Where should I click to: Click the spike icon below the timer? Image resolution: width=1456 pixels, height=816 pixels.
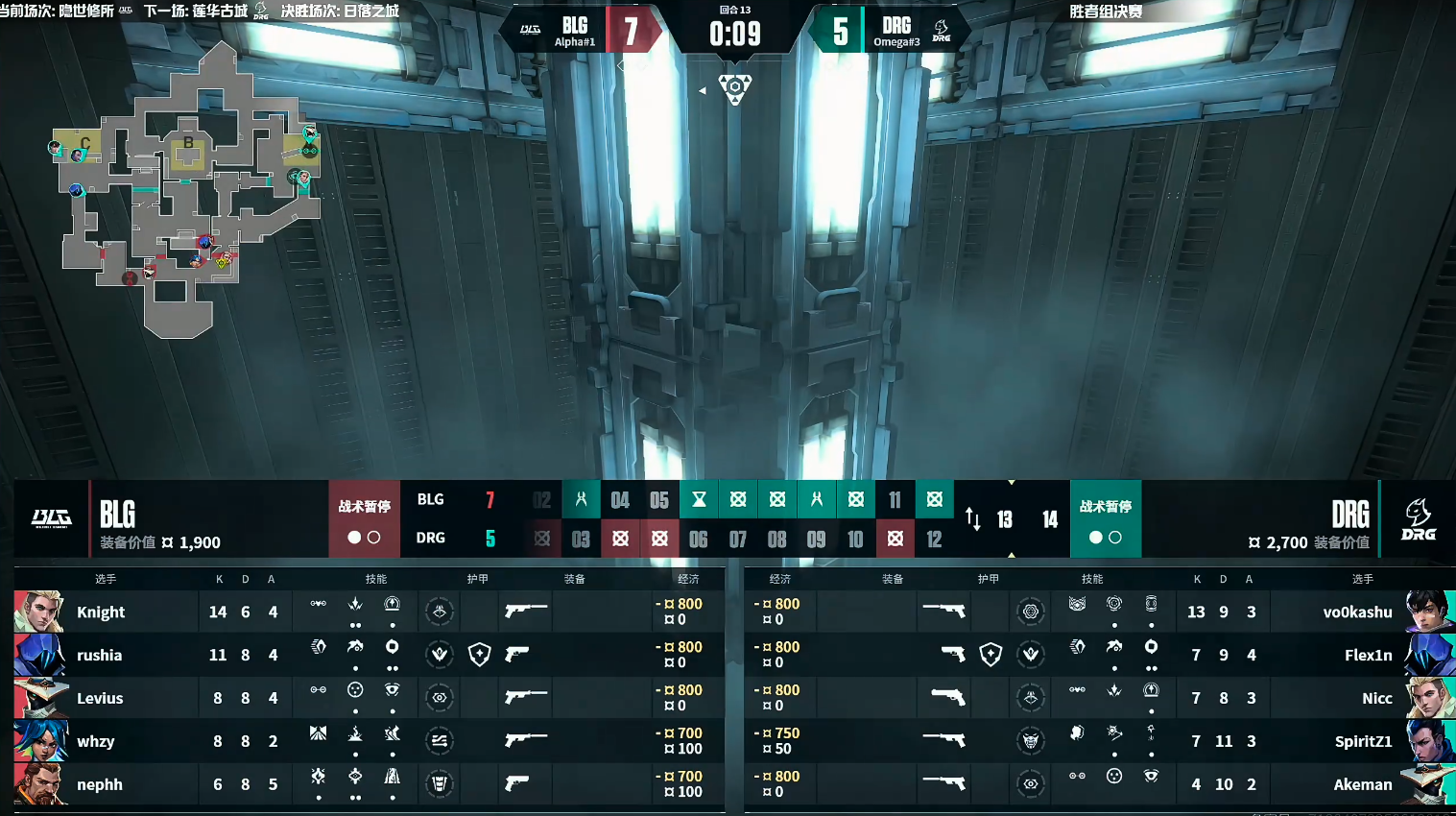tap(735, 88)
